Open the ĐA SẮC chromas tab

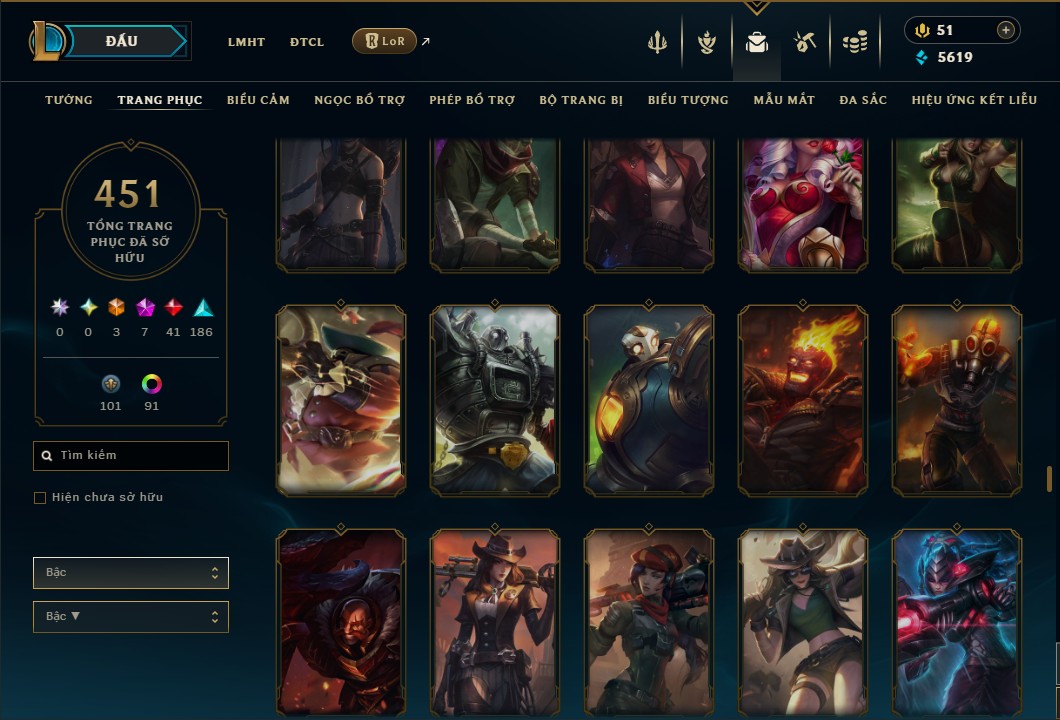tap(863, 100)
